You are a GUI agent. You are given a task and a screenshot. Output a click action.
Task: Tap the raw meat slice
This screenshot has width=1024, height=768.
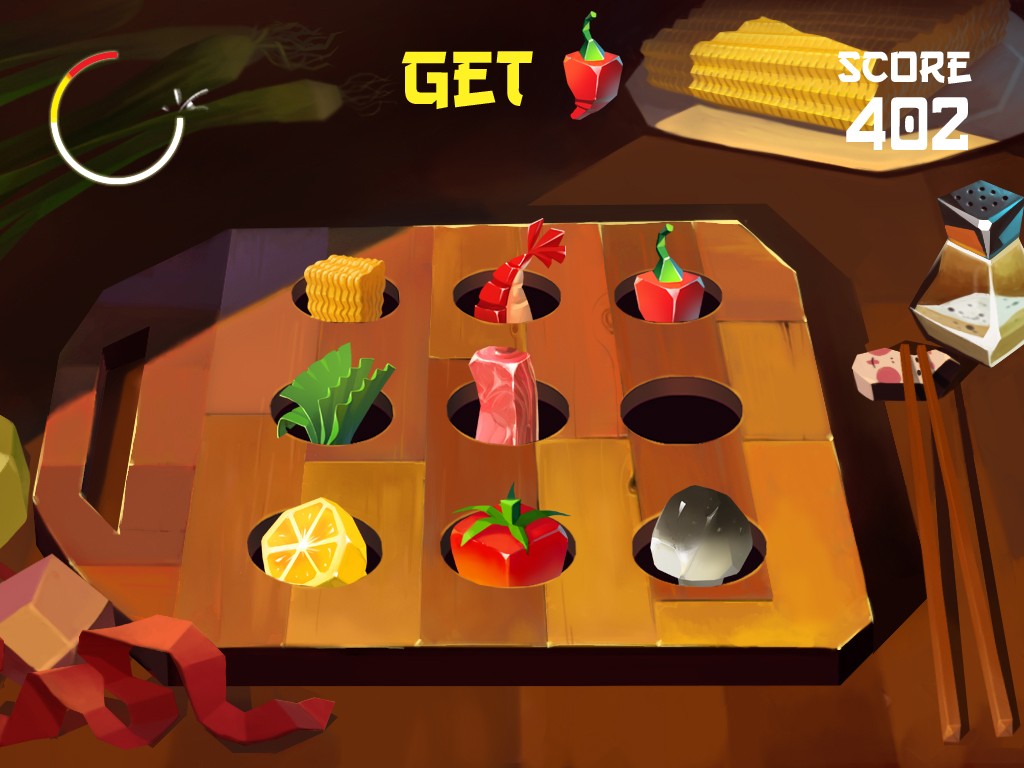(505, 395)
